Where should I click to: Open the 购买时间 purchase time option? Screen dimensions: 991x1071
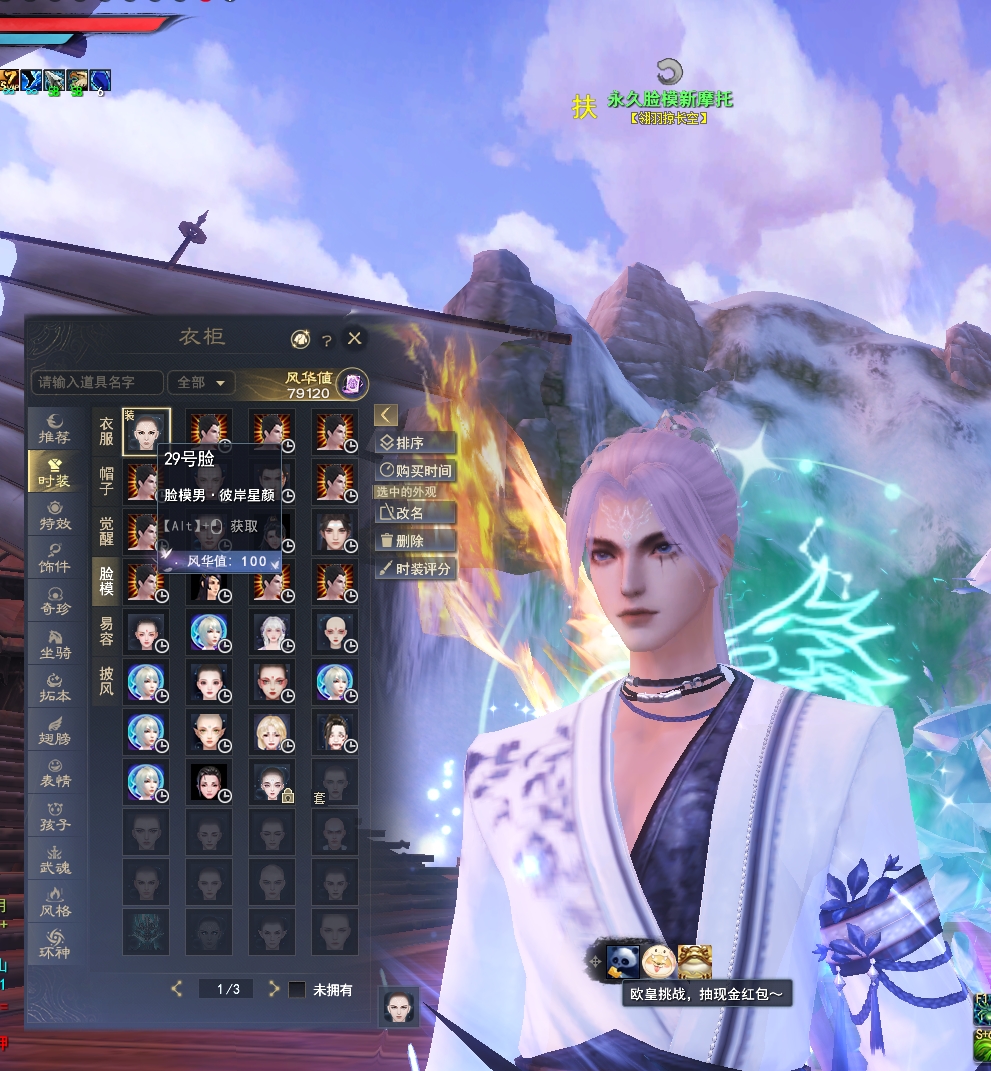tap(416, 470)
